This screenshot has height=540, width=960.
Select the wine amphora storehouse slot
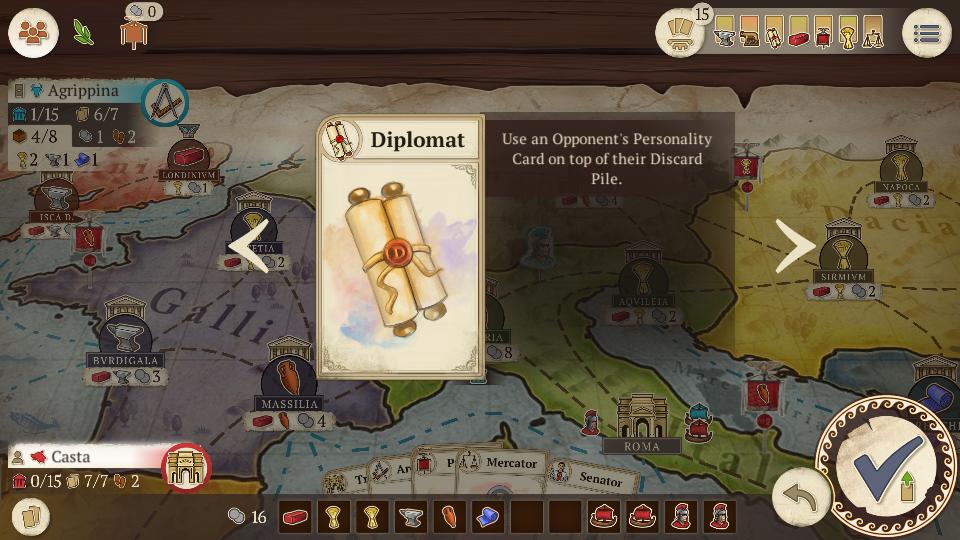pyautogui.click(x=449, y=517)
